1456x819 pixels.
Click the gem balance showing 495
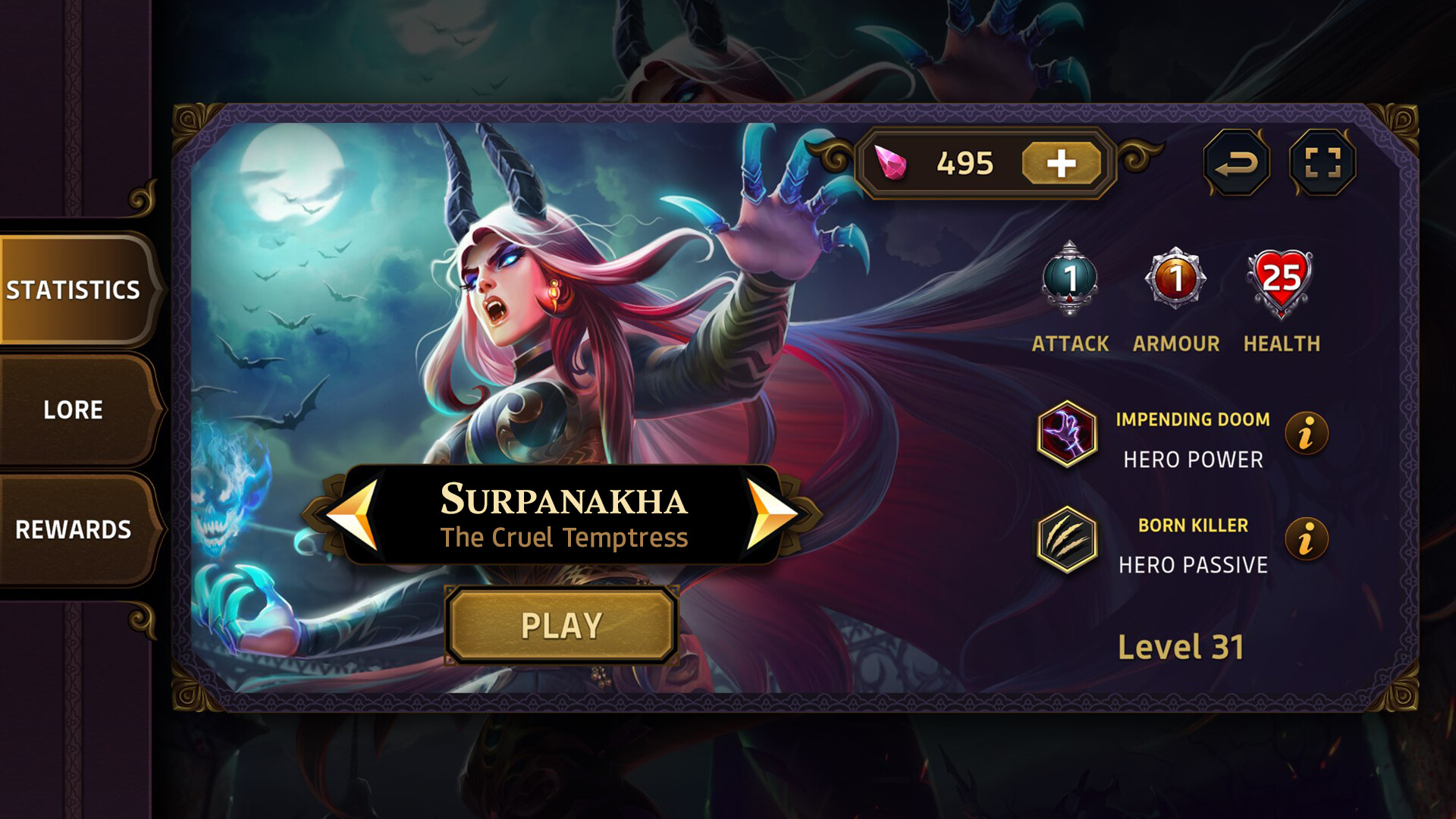(x=966, y=161)
